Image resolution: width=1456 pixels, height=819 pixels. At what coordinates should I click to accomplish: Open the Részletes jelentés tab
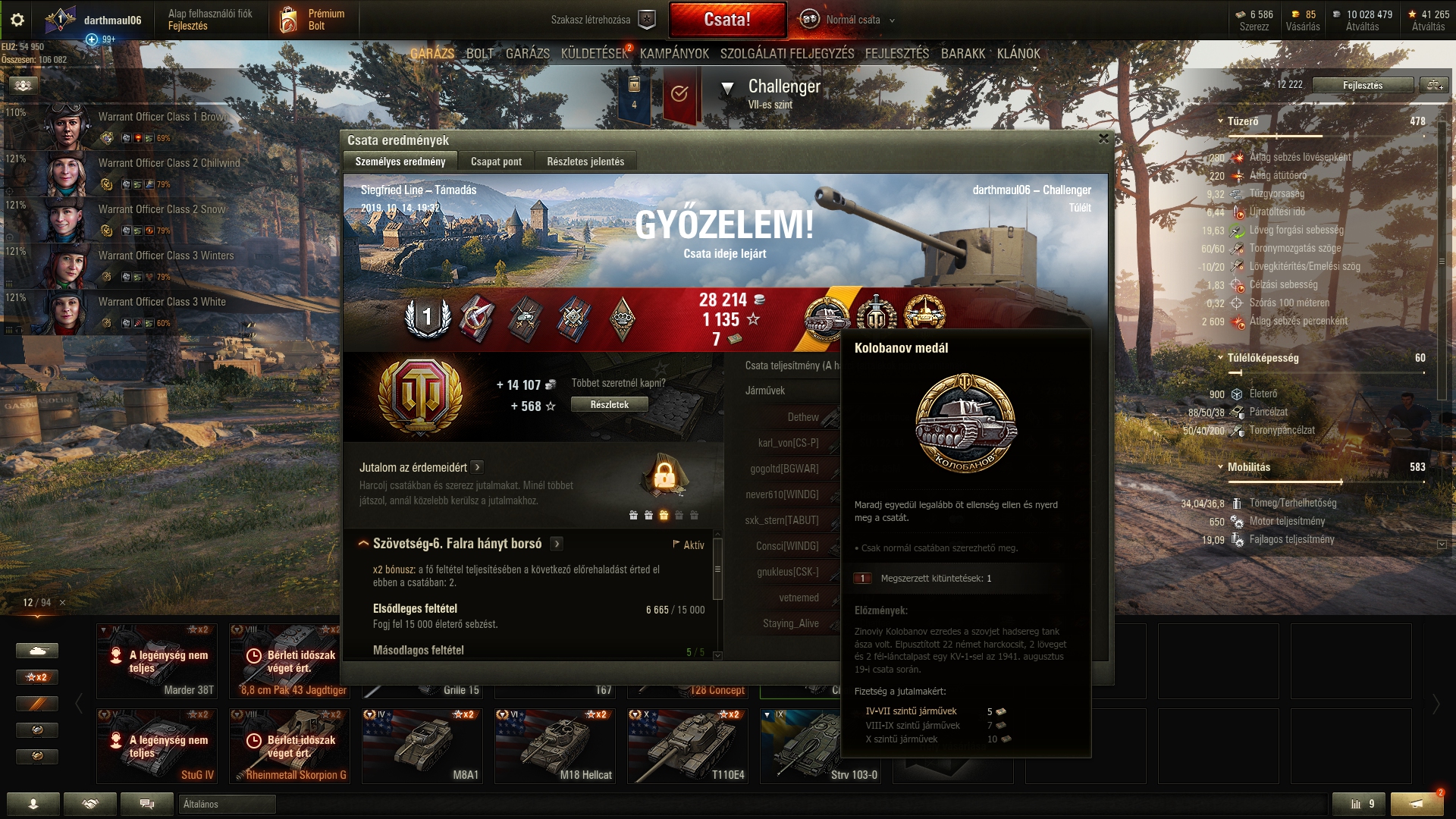[x=585, y=162]
